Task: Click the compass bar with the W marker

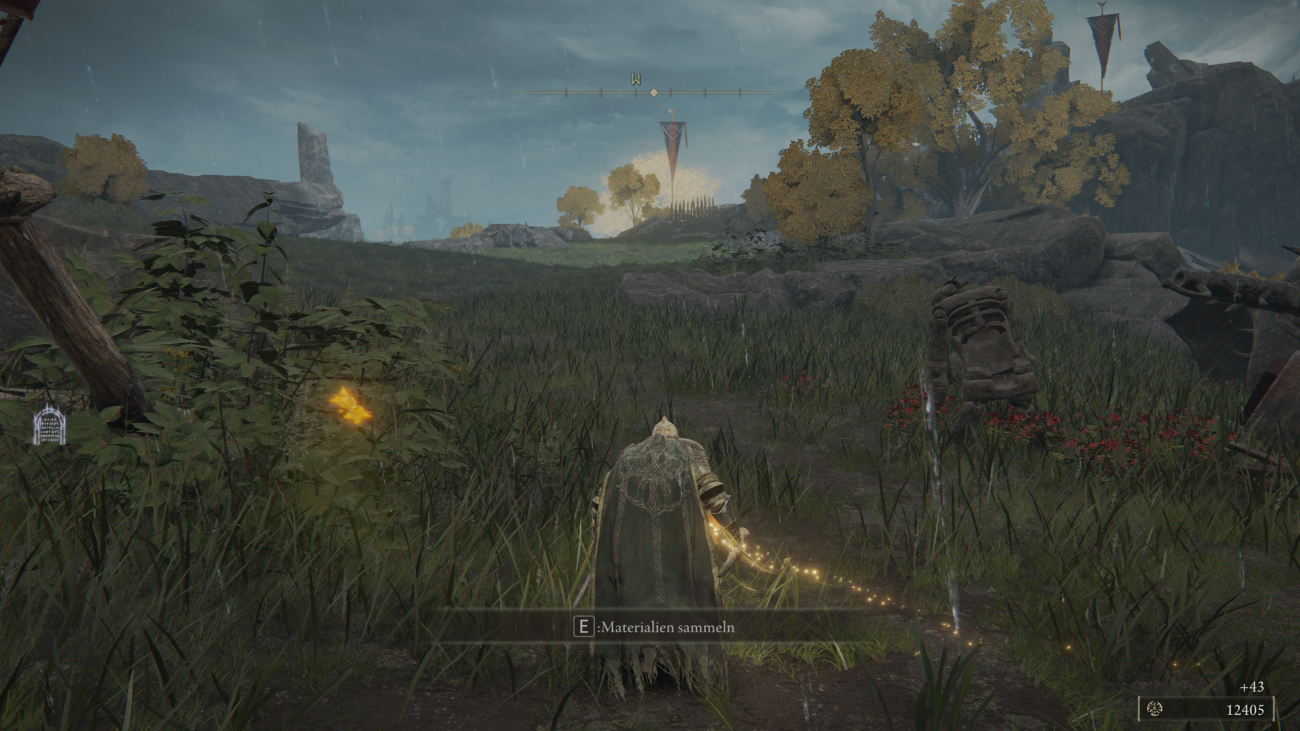Action: [652, 91]
